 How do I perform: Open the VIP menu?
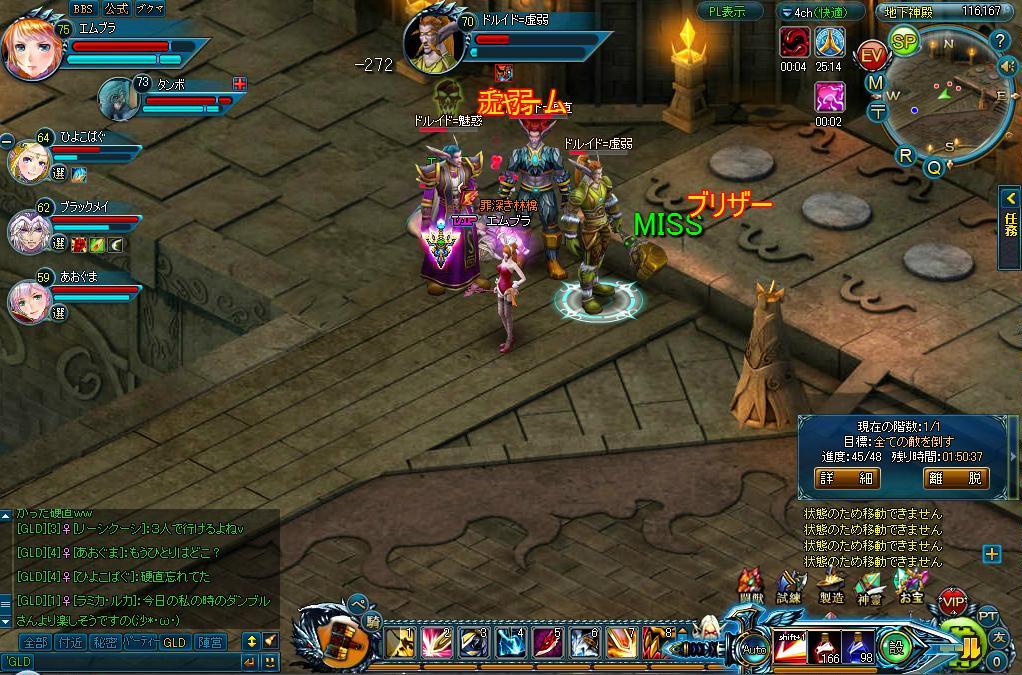953,602
